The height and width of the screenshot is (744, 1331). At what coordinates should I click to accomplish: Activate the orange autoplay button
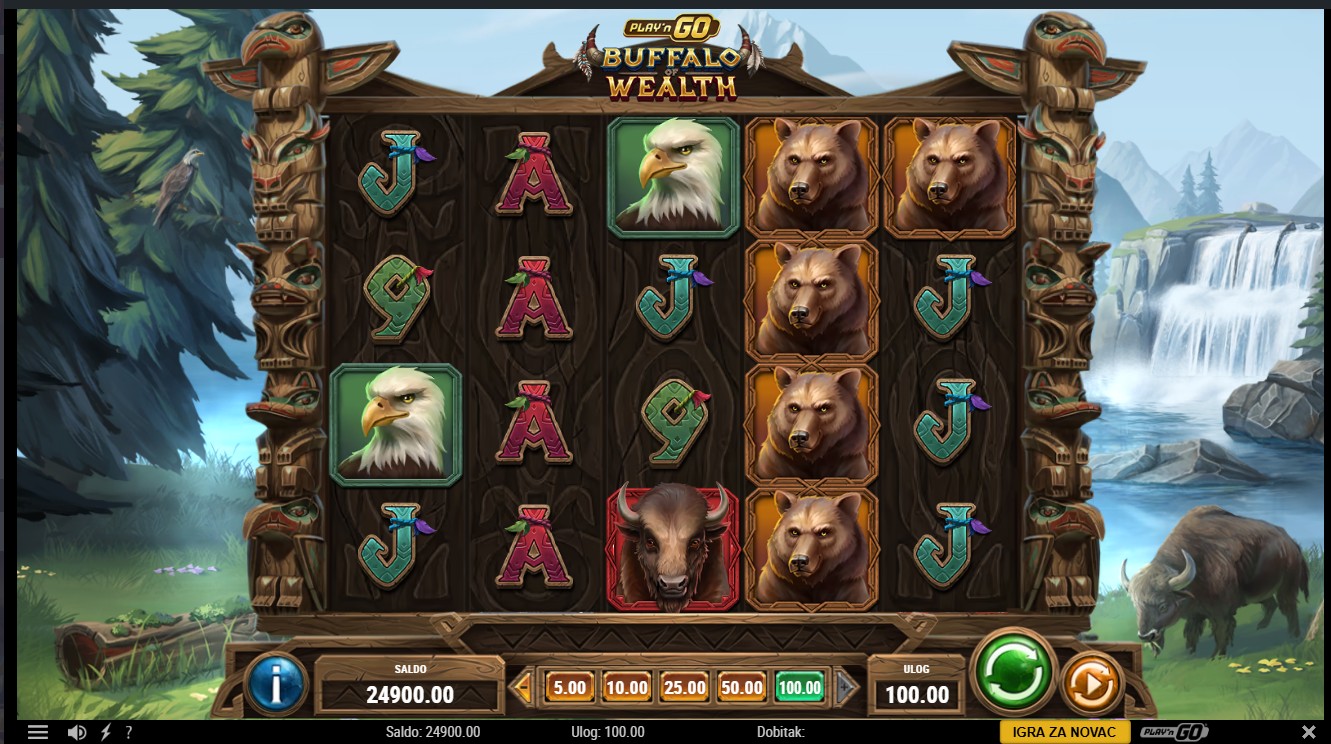click(1092, 684)
